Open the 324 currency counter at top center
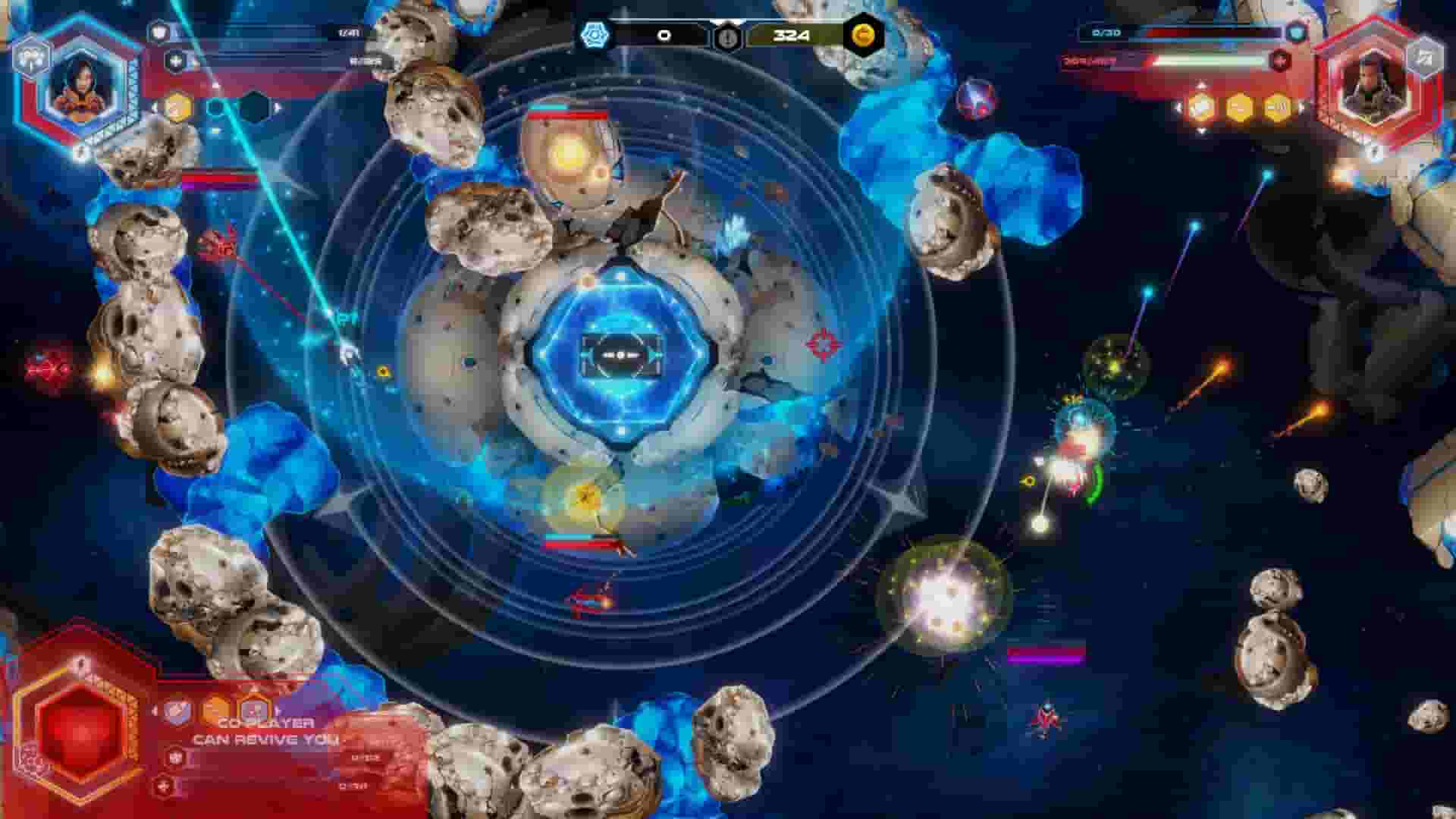The width and height of the screenshot is (1456, 819). (x=792, y=35)
